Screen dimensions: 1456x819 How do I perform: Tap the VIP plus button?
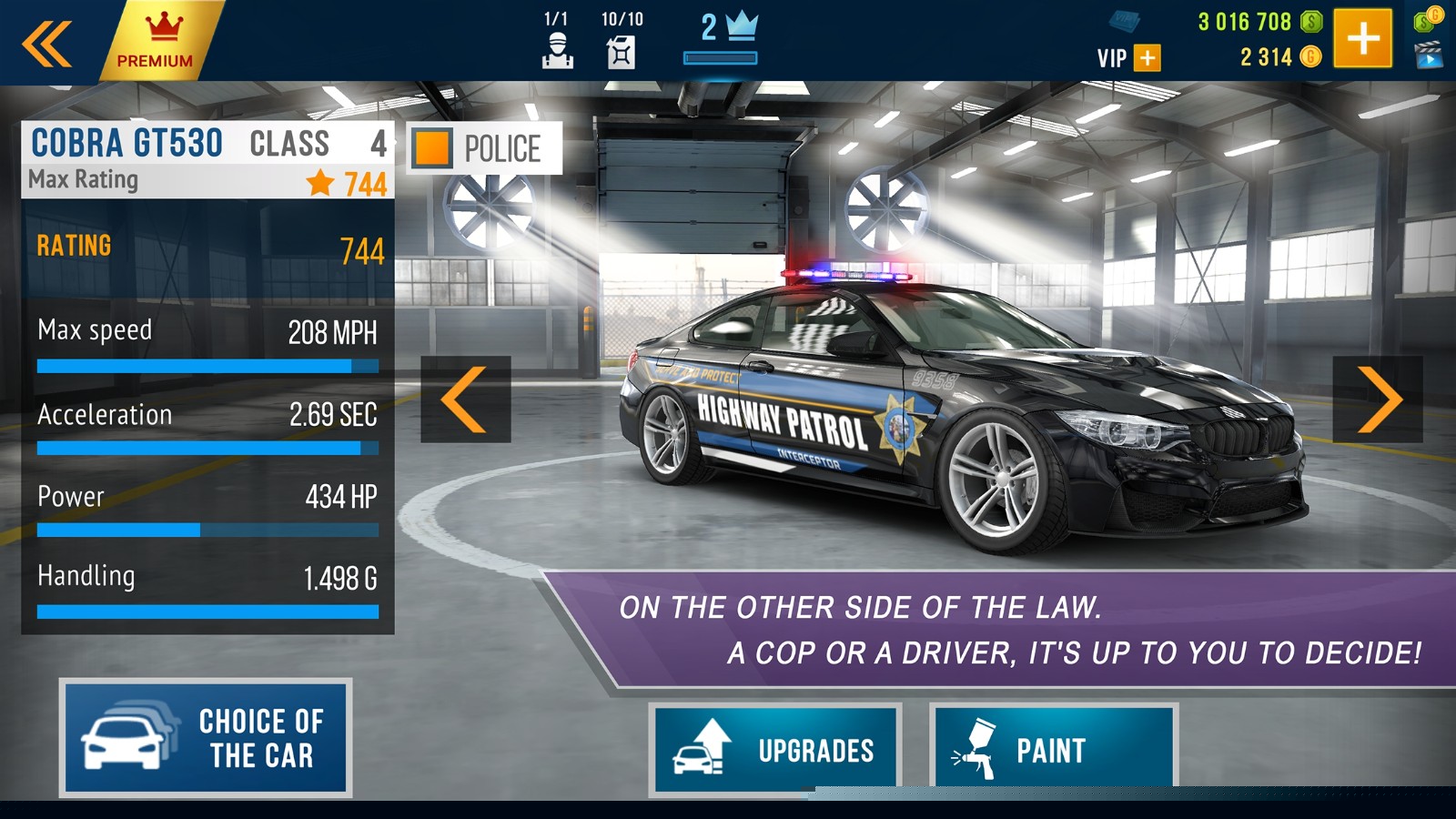[x=1148, y=58]
